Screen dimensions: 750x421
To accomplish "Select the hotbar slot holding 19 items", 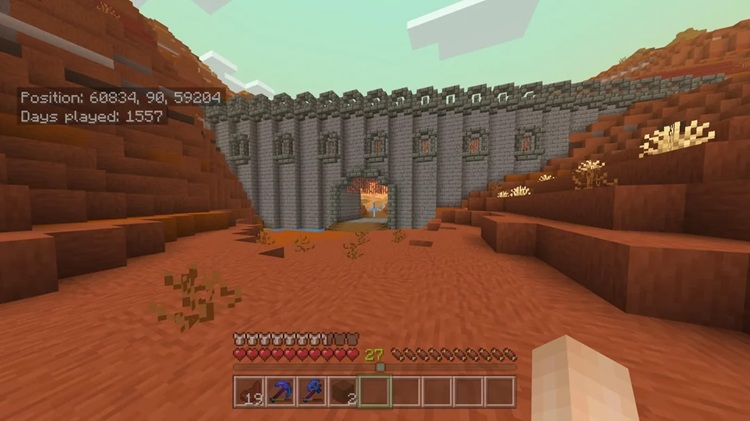I will coord(250,391).
